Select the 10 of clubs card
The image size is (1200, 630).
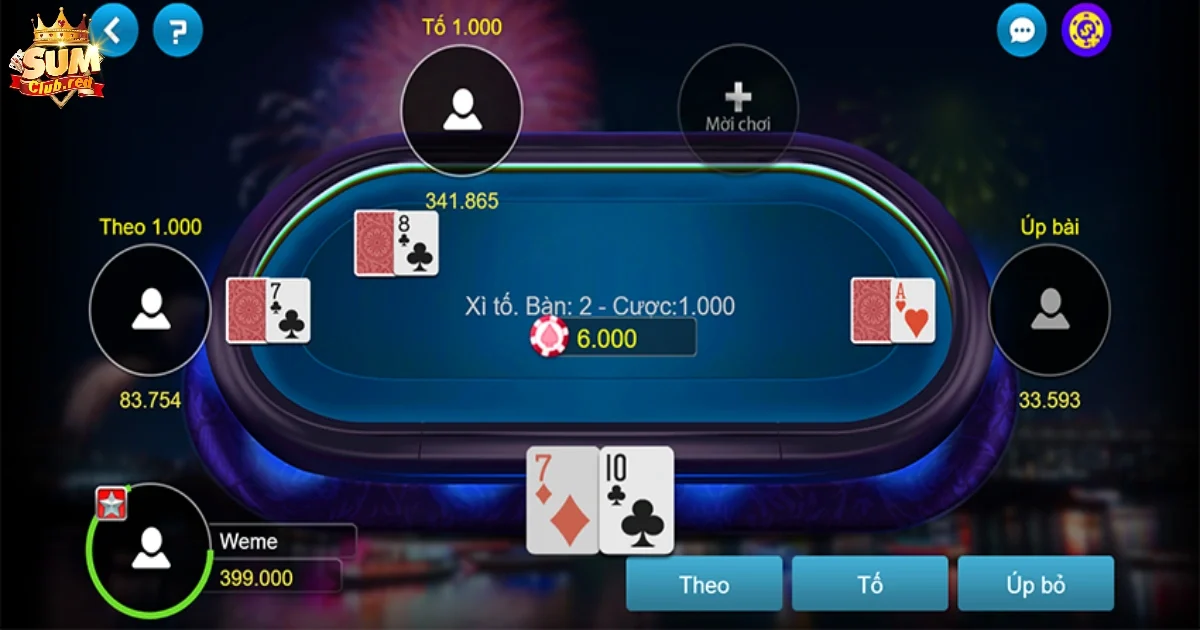[x=637, y=500]
